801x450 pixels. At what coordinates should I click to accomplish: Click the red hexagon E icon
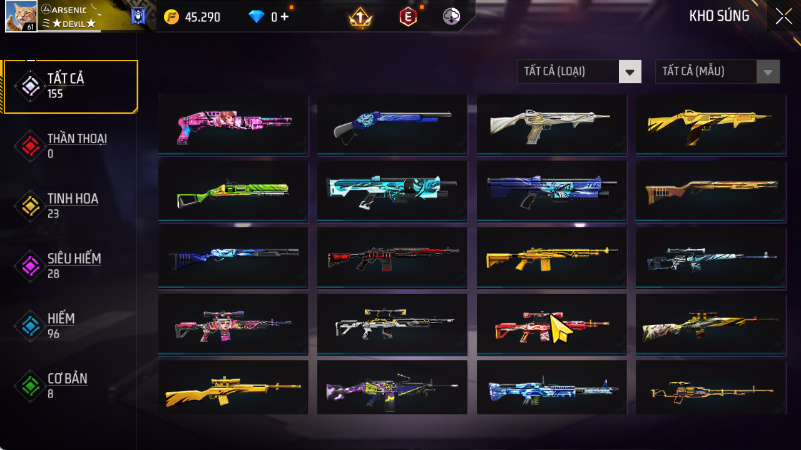click(x=407, y=16)
